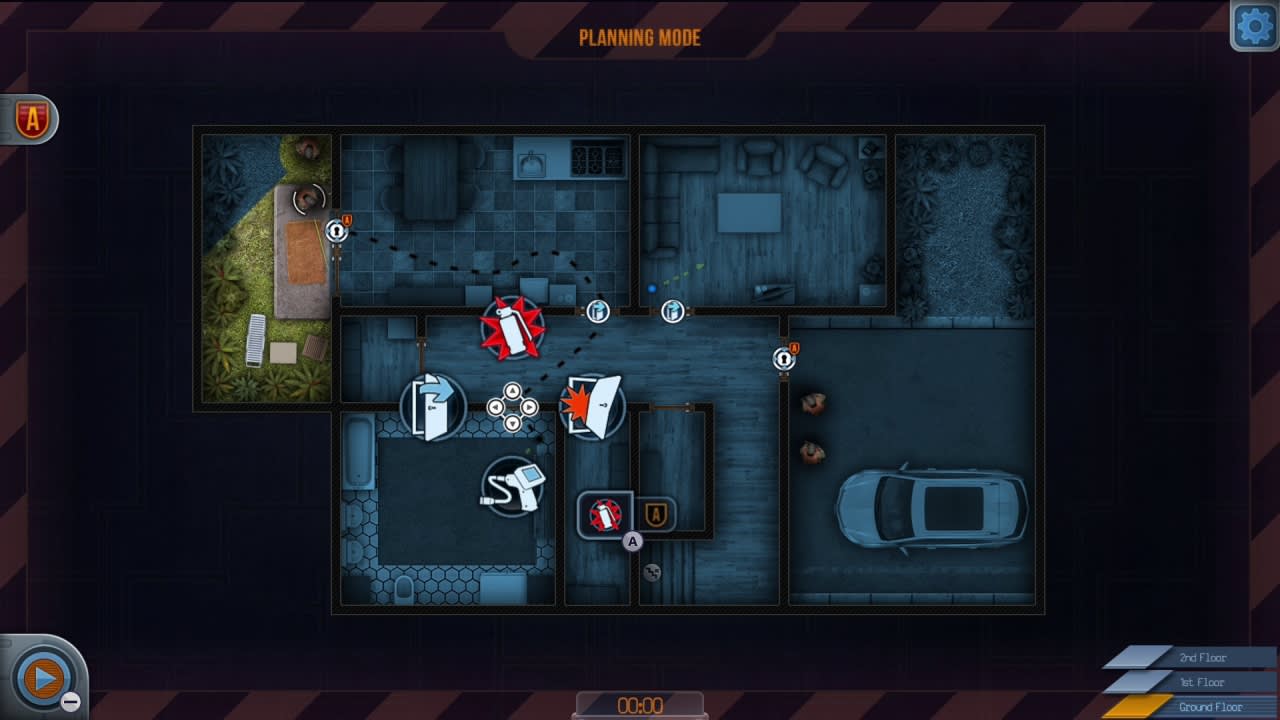This screenshot has height=720, width=1280.
Task: Toggle the padlock marker near the garage entrance
Action: (782, 358)
